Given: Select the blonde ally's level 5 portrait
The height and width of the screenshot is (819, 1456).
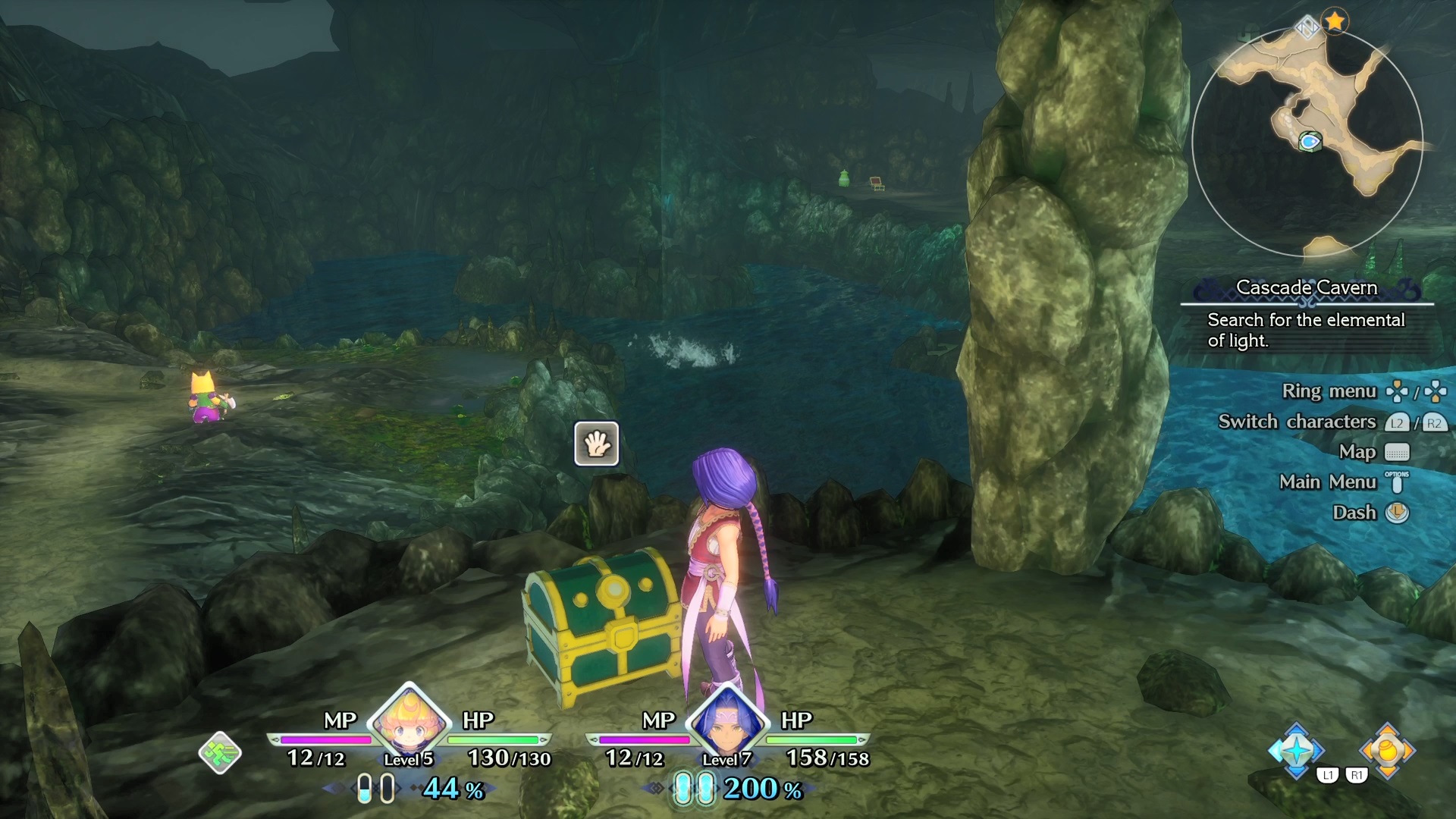Looking at the screenshot, I should (409, 722).
